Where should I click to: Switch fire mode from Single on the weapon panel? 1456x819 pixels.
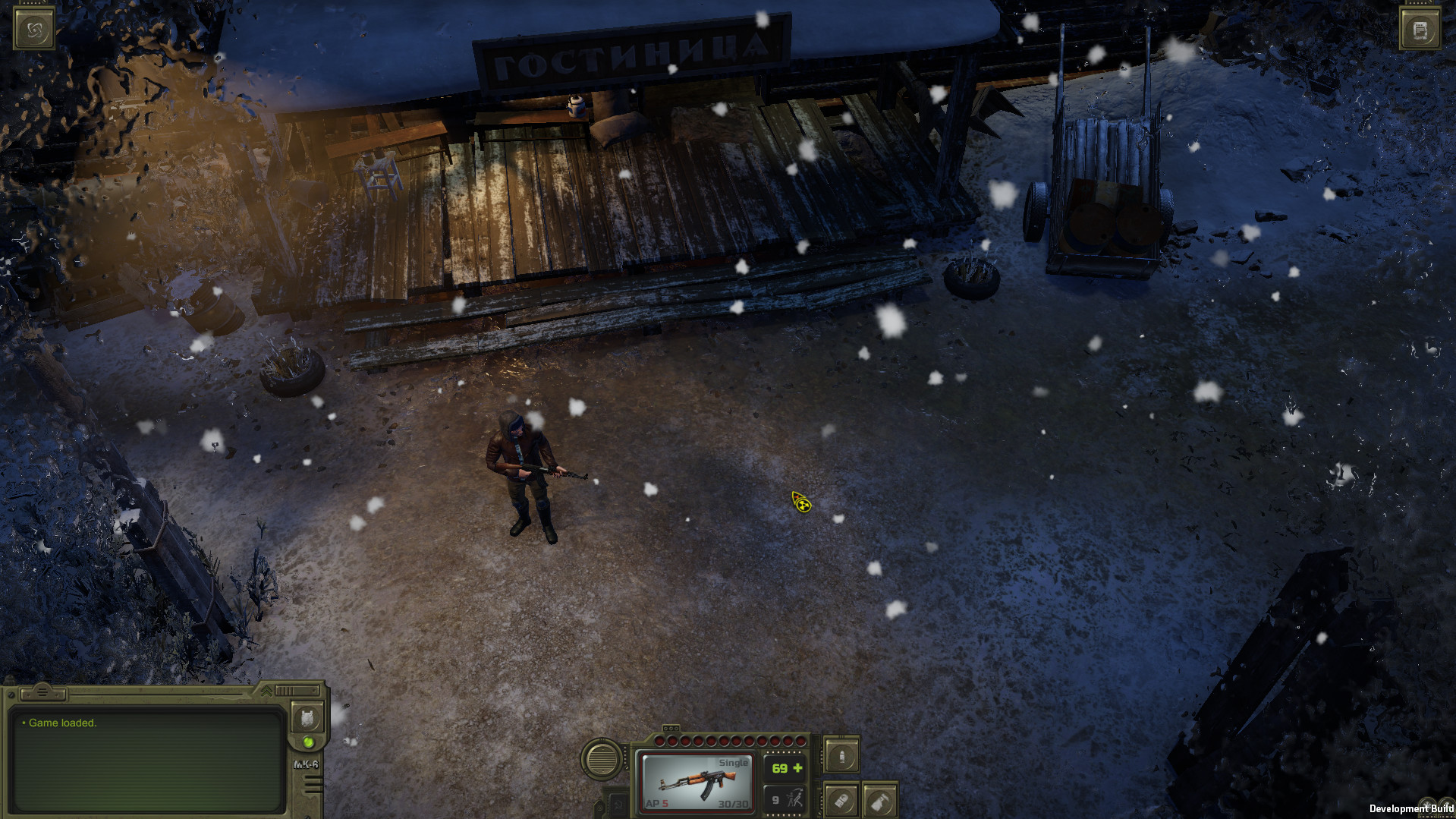[734, 763]
